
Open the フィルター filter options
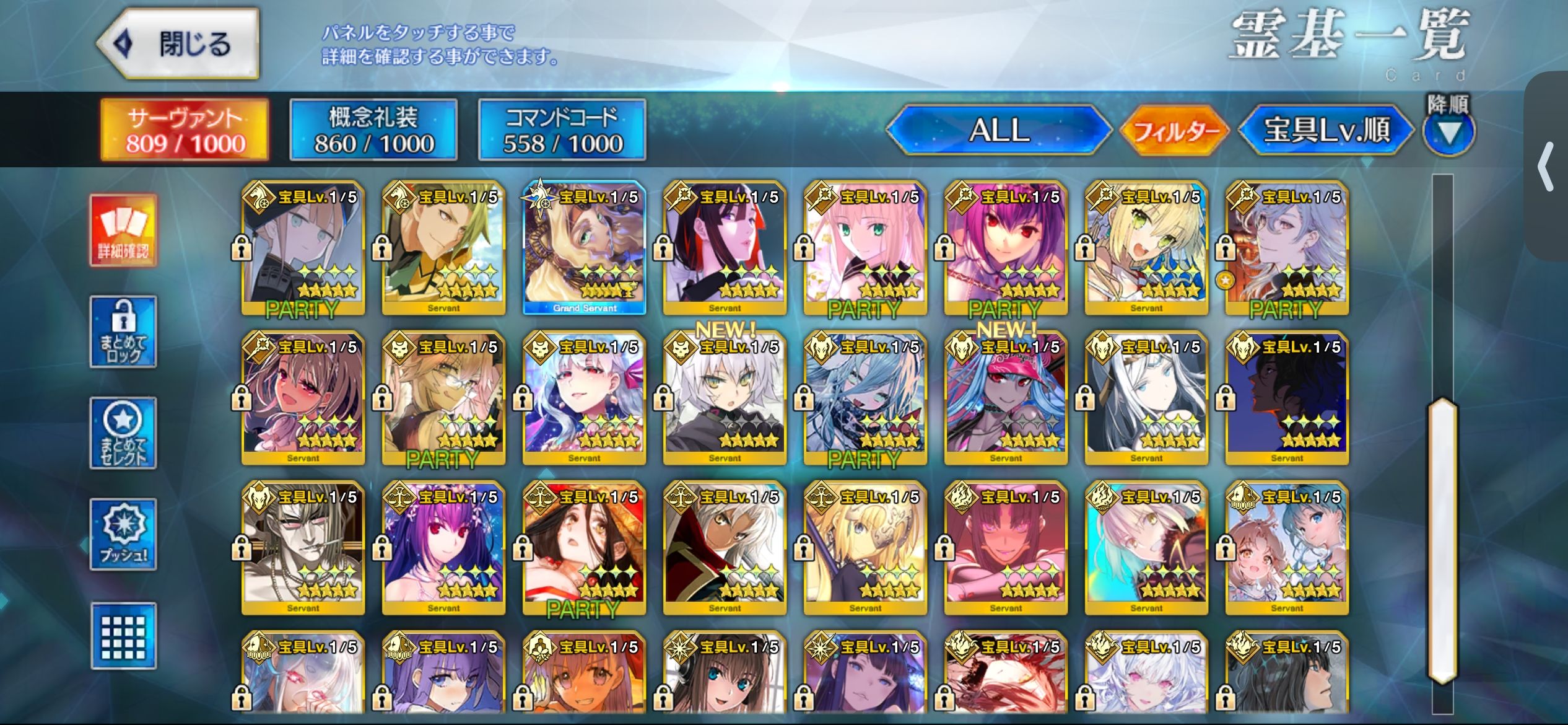pos(1175,130)
